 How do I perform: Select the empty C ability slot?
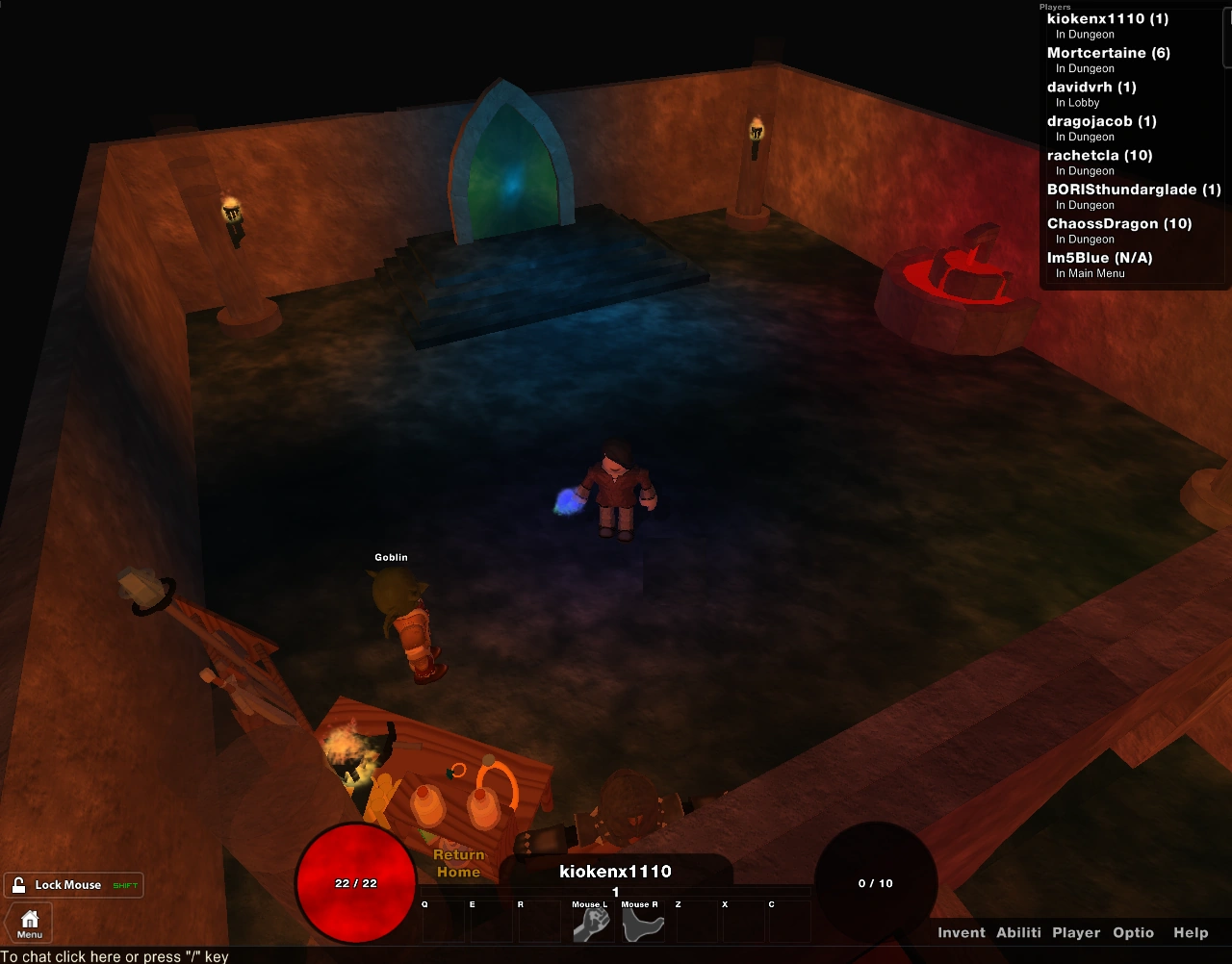(789, 922)
